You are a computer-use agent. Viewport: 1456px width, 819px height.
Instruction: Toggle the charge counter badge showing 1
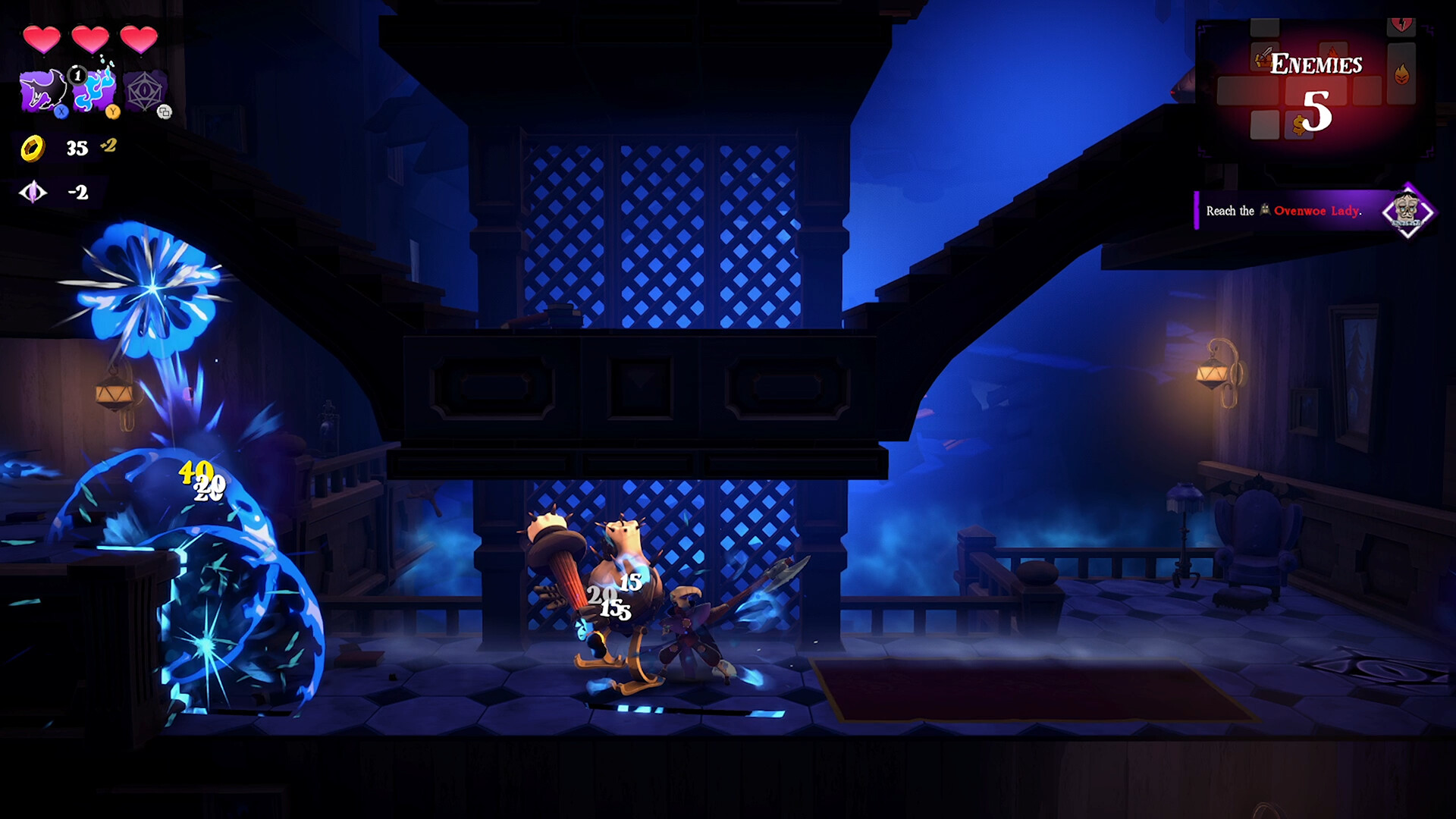pos(77,77)
